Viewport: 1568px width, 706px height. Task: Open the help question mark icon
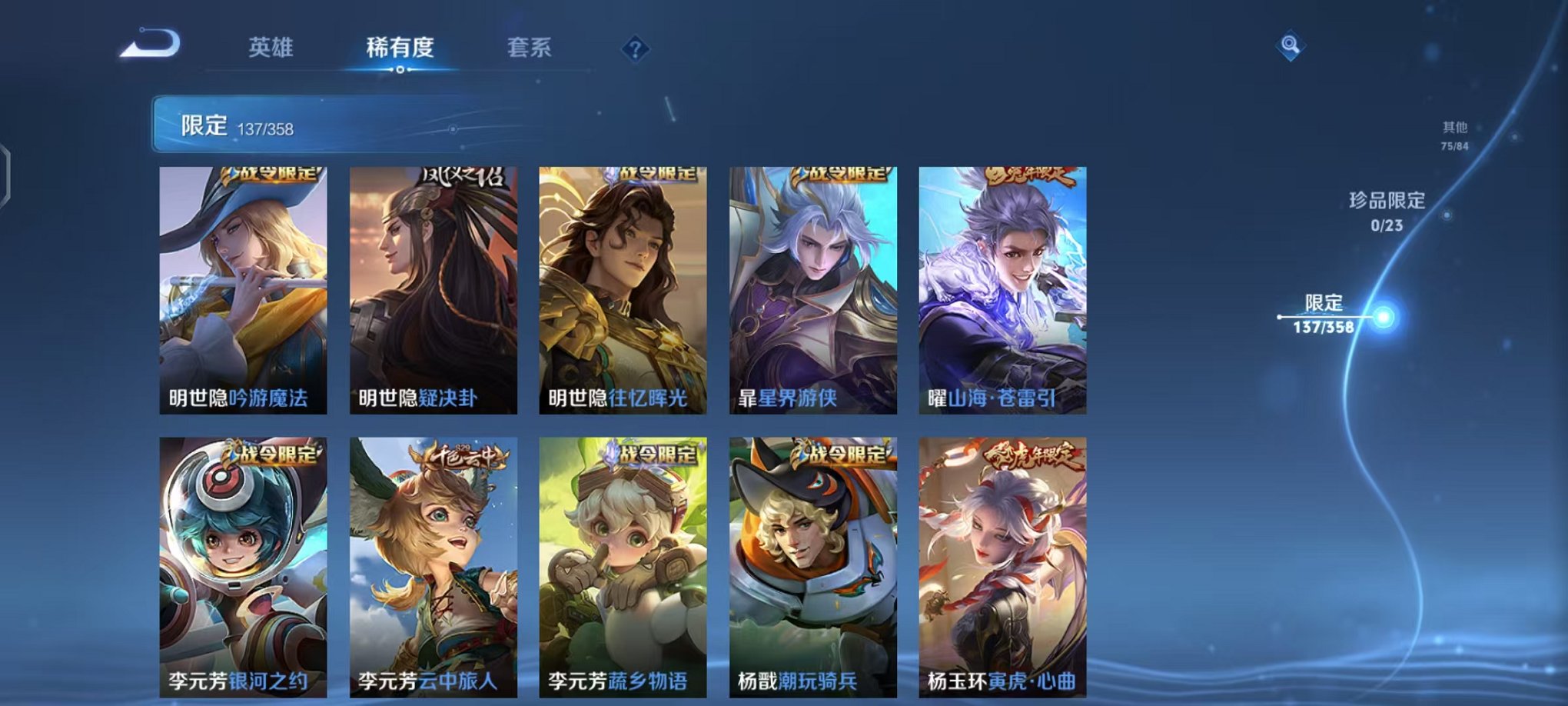635,48
